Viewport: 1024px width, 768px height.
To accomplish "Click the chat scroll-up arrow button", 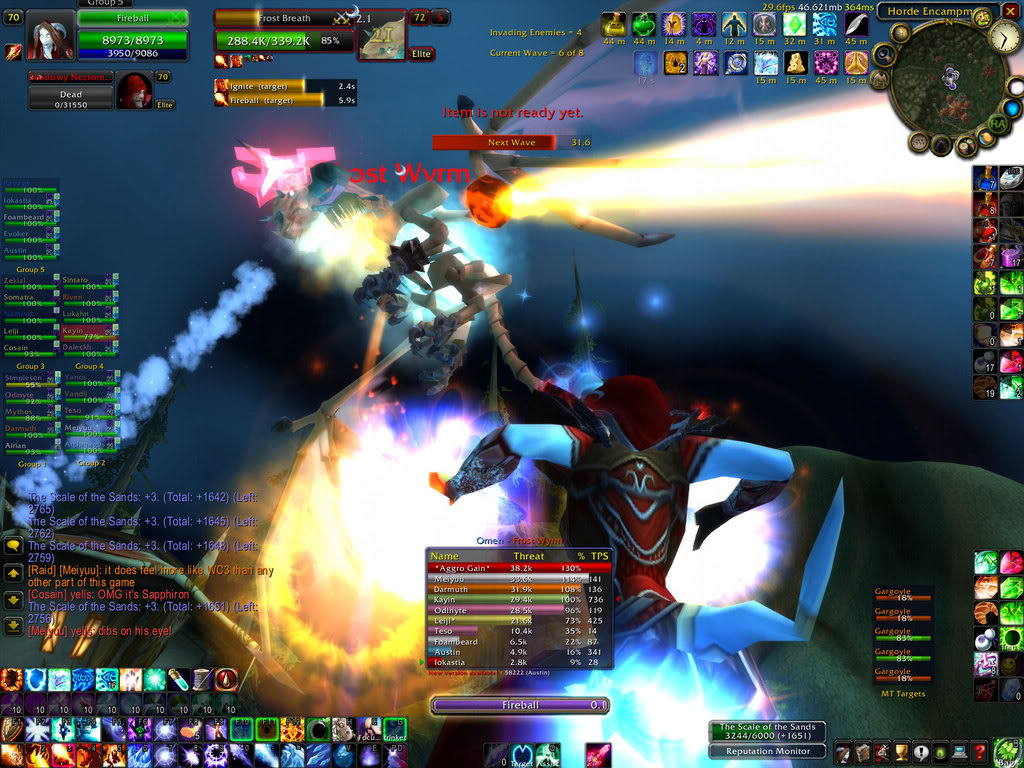I will [14, 573].
